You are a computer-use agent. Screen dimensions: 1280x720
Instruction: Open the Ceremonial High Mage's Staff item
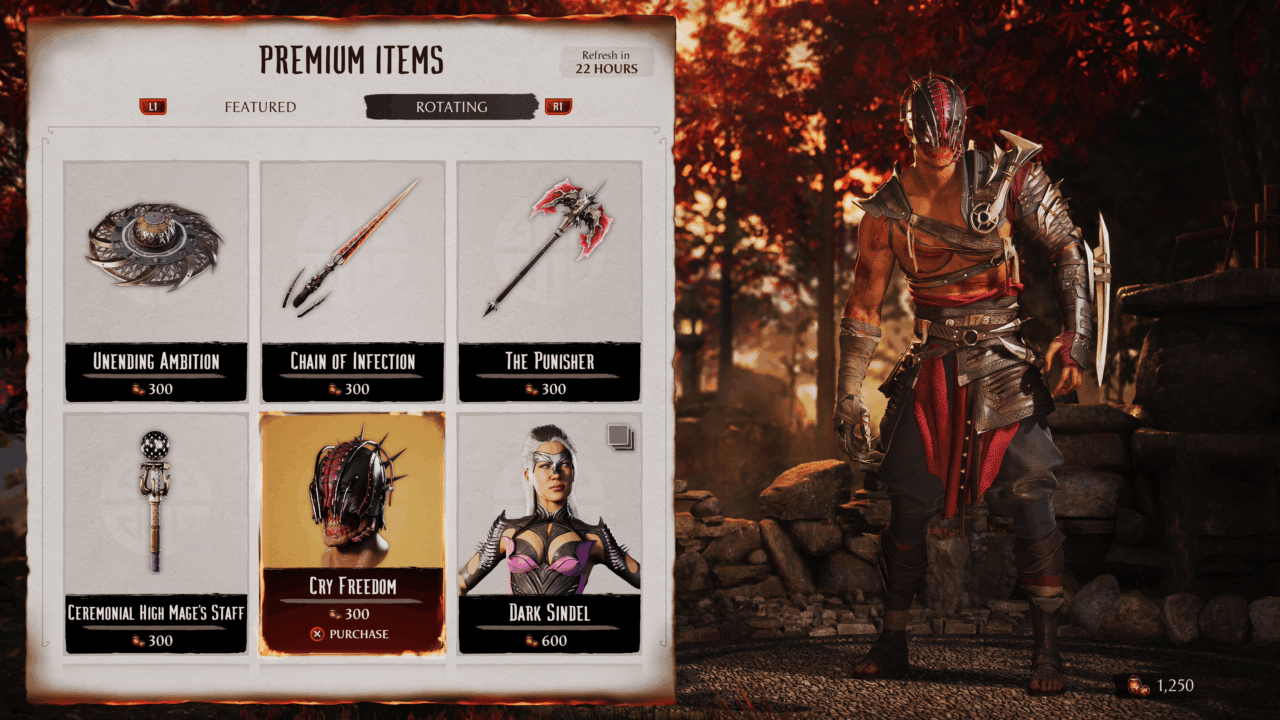[x=156, y=532]
